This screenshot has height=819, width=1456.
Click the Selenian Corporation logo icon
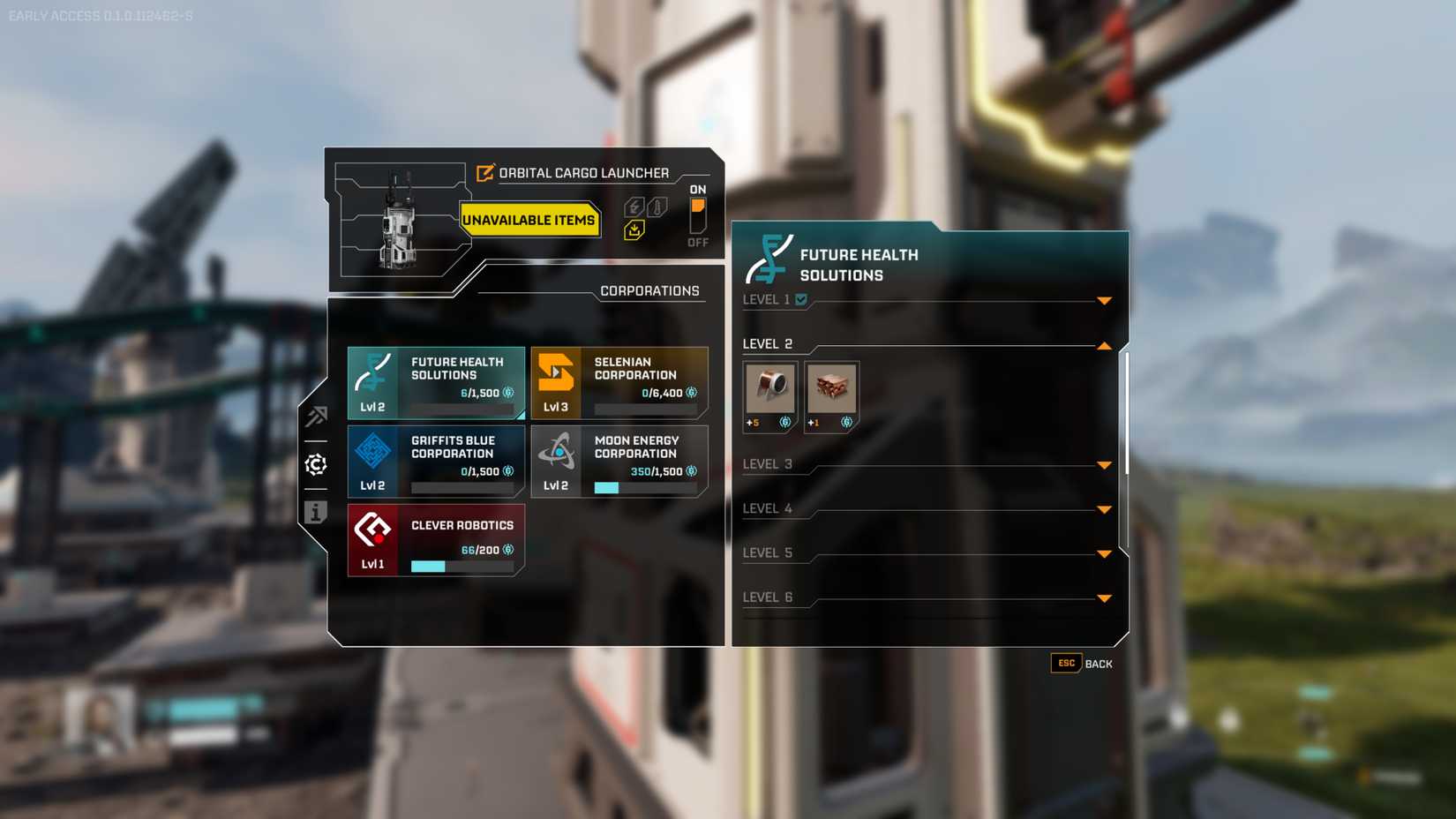click(x=556, y=374)
